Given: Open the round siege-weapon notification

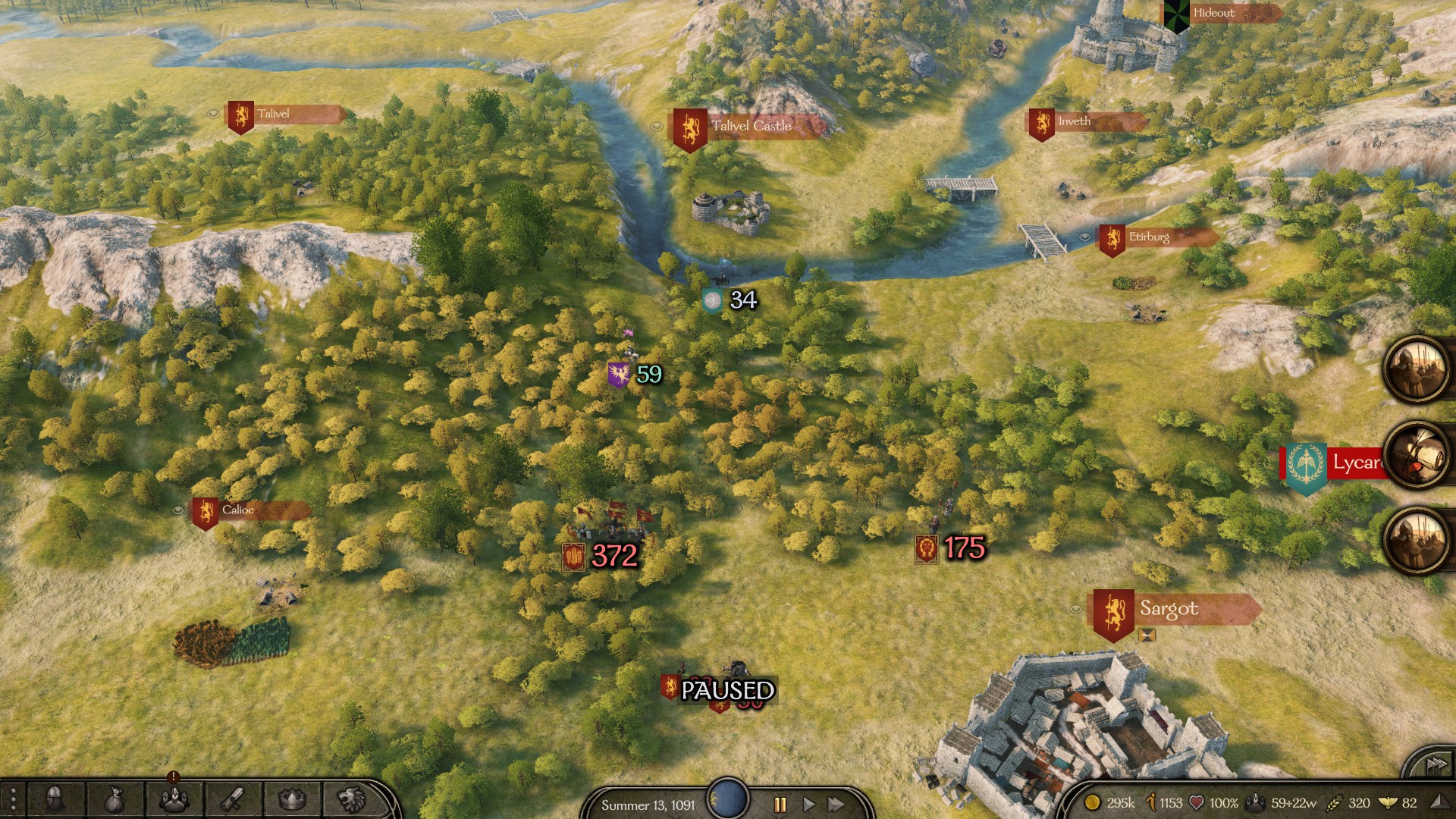Looking at the screenshot, I should coord(1417,454).
